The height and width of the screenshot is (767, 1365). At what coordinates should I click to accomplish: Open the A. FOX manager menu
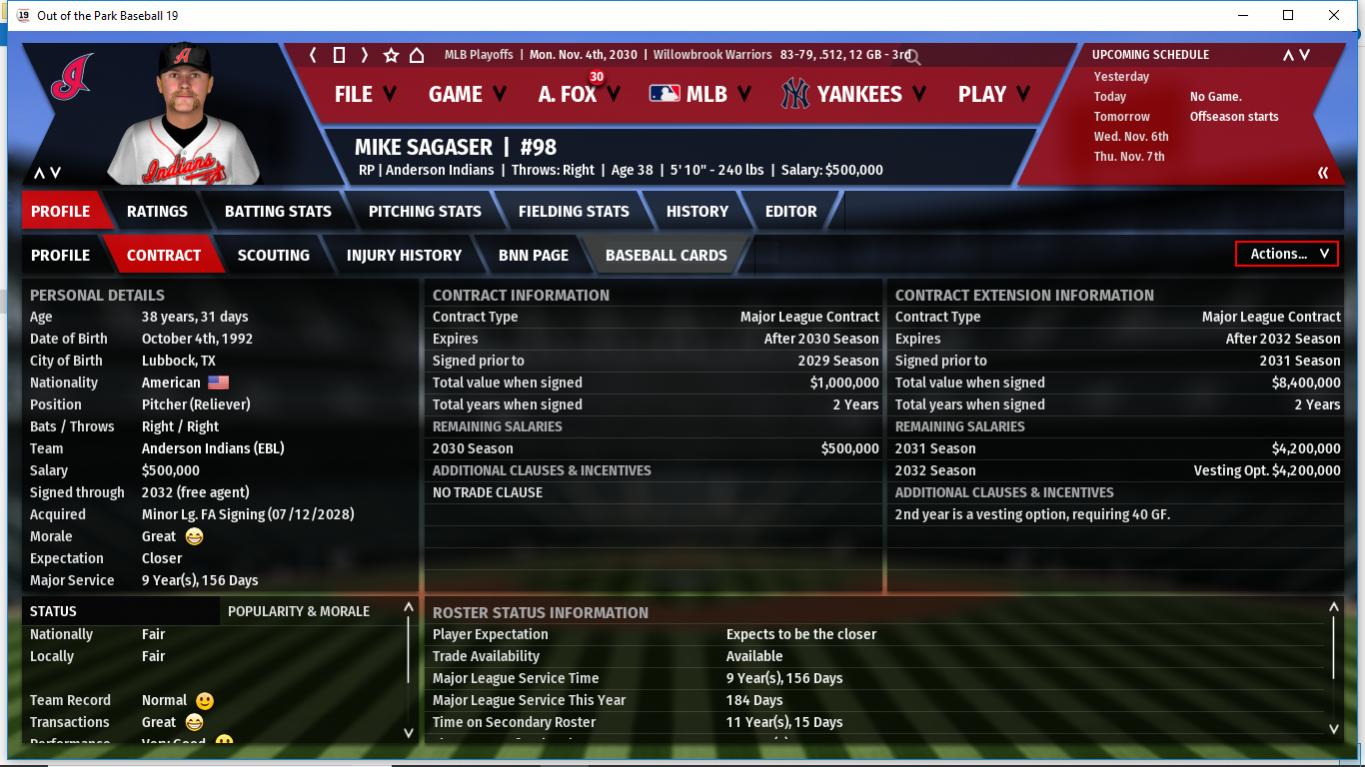point(578,94)
